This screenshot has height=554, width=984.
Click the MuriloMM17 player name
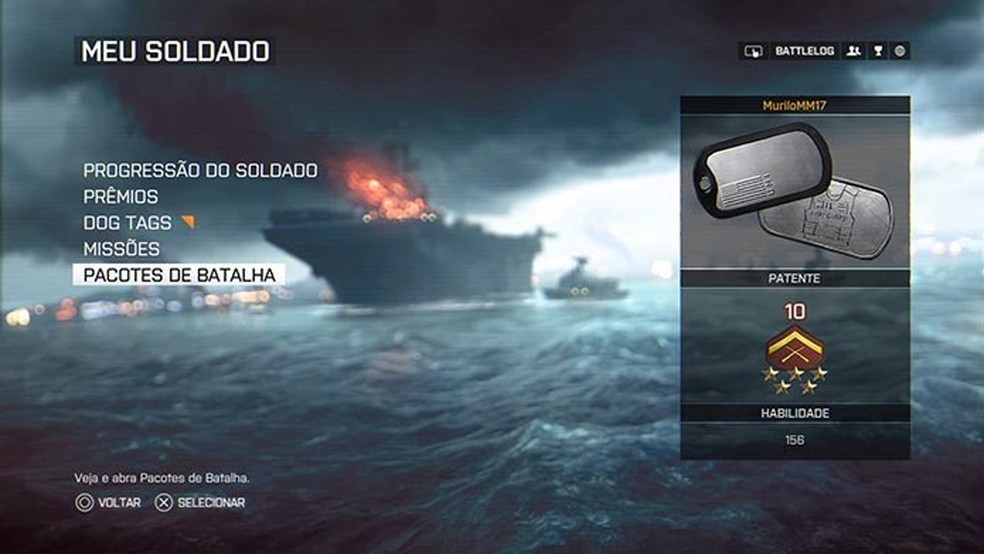point(795,105)
